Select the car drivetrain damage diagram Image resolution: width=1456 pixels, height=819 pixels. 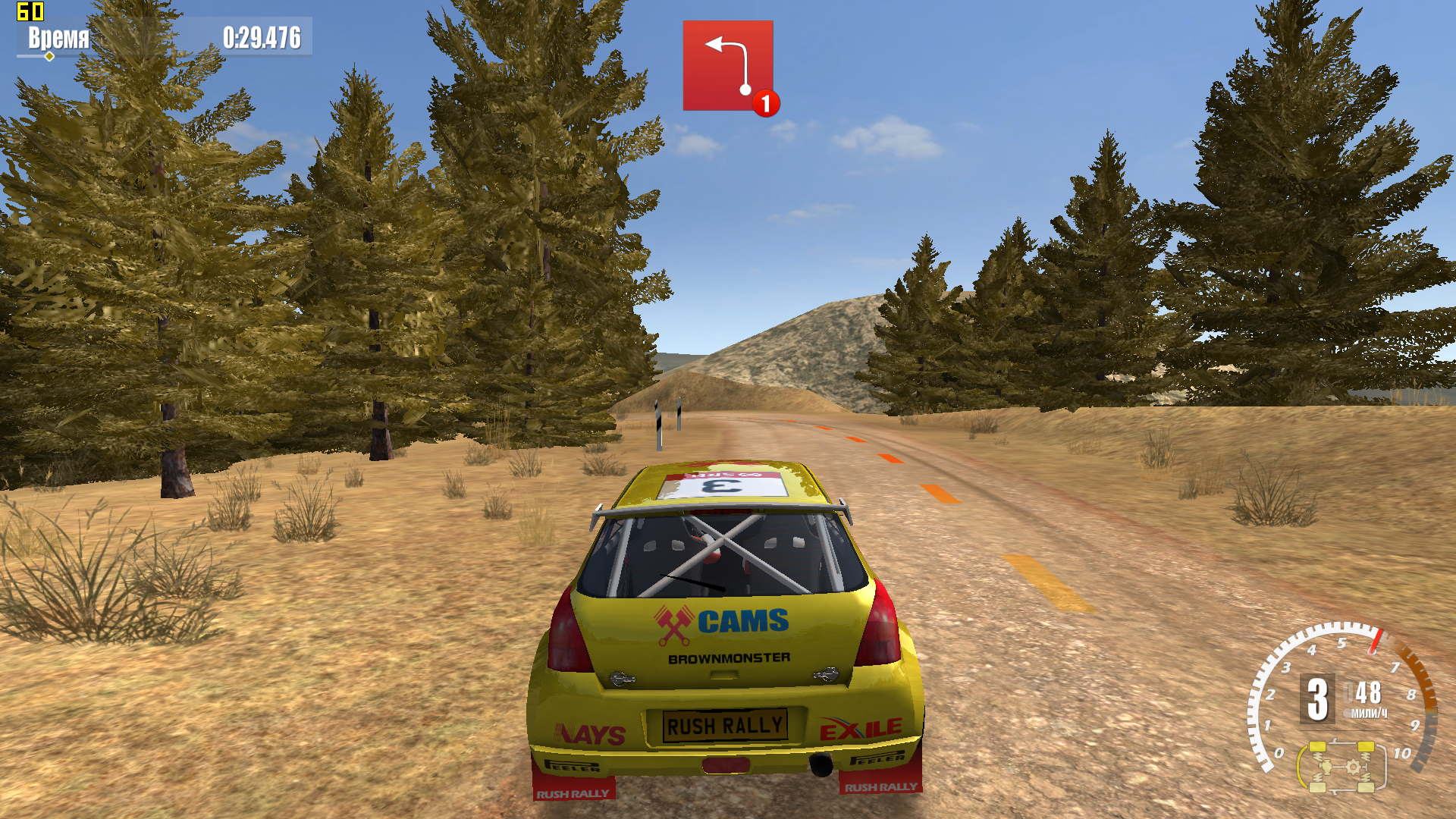click(x=1341, y=767)
